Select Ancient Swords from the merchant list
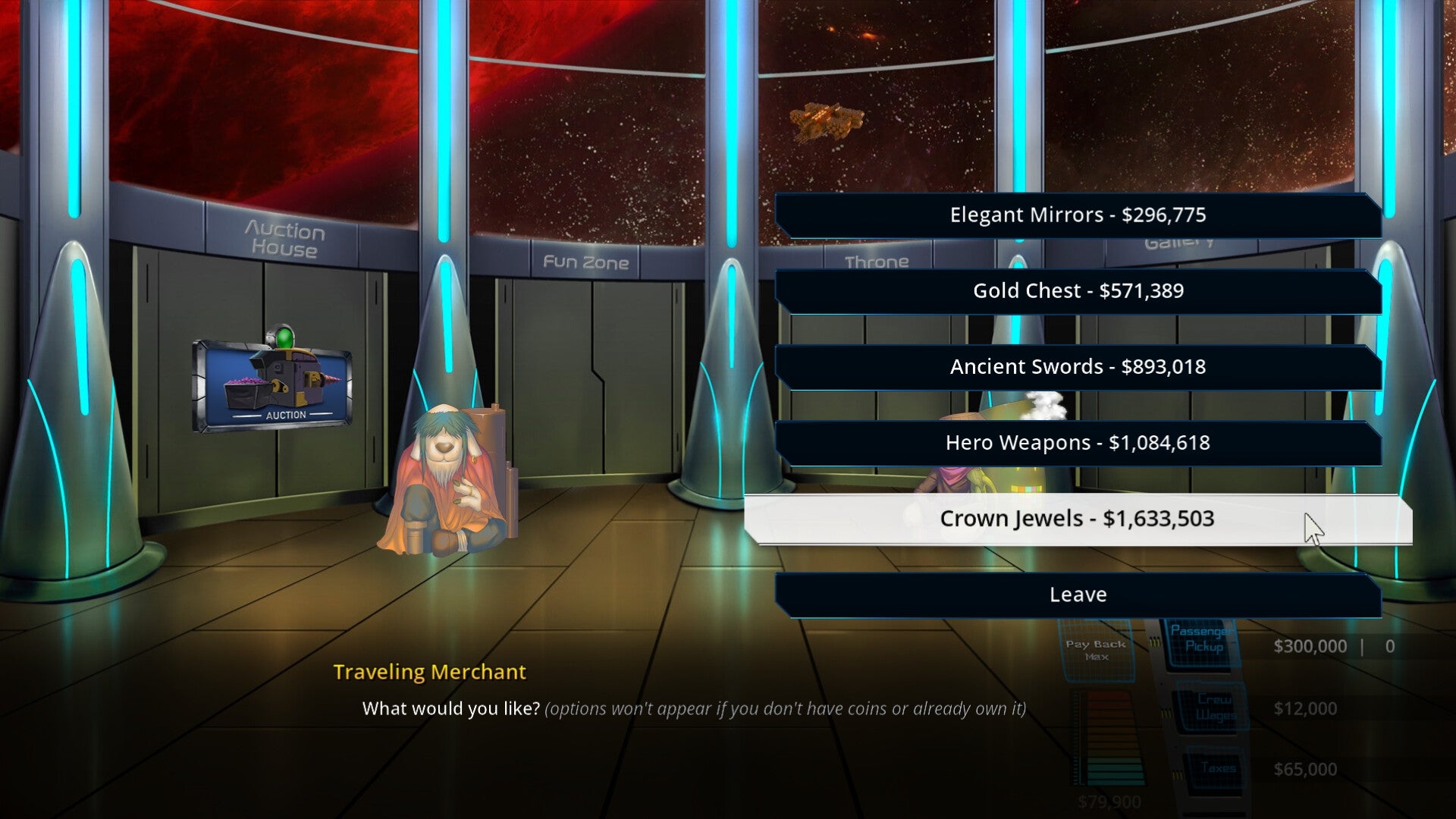This screenshot has height=819, width=1456. tap(1077, 366)
